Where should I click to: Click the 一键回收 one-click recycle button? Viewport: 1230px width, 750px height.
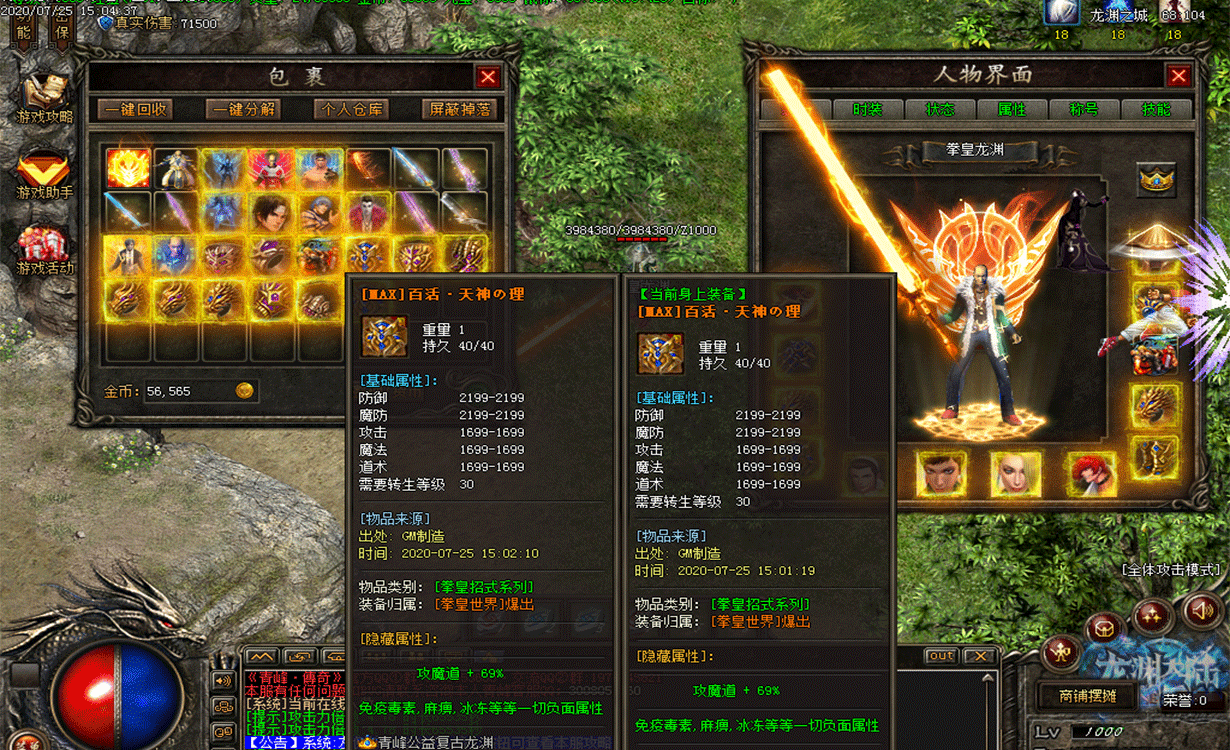coord(135,109)
